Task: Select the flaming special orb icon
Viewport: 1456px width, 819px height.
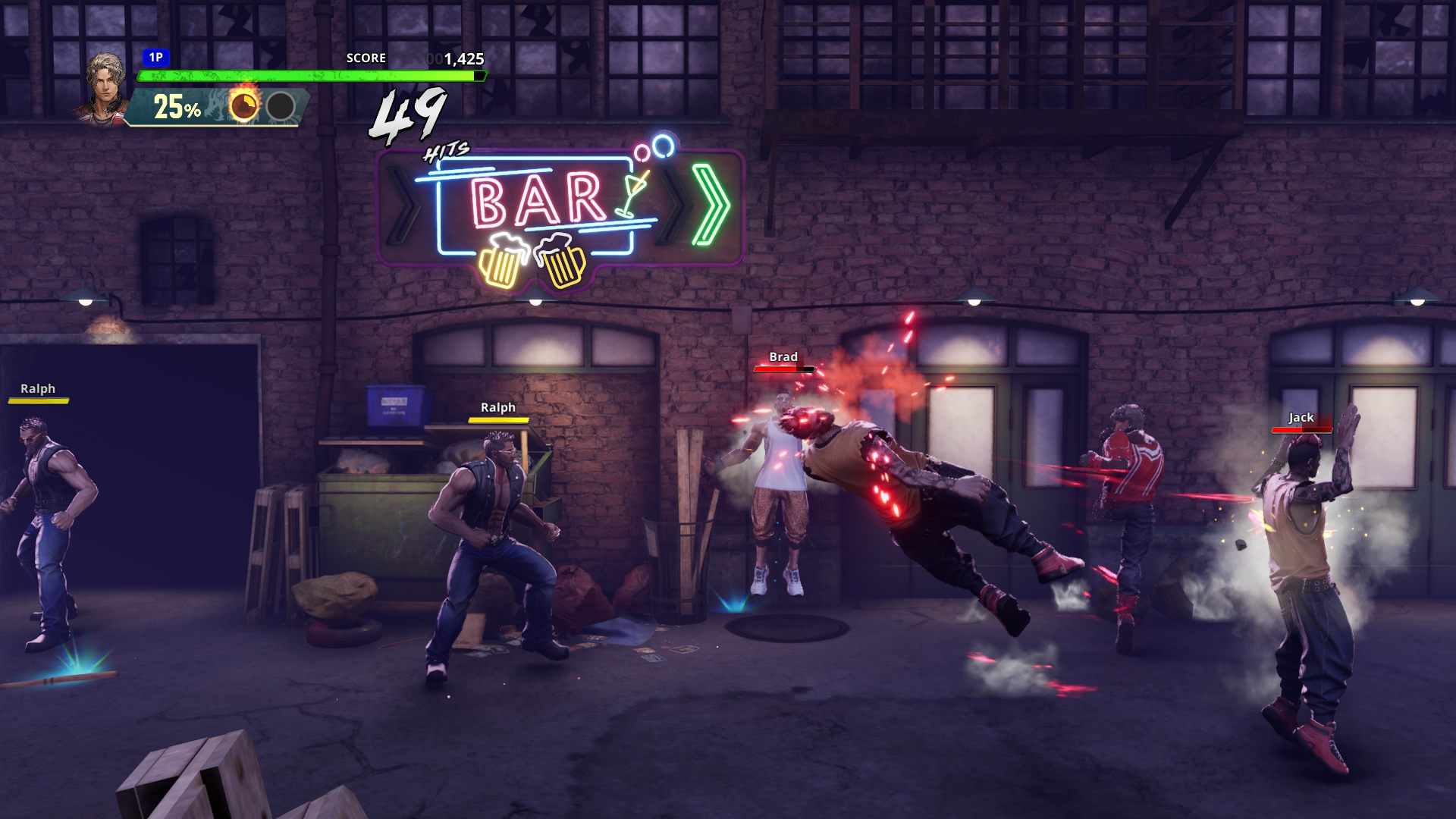Action: [244, 105]
